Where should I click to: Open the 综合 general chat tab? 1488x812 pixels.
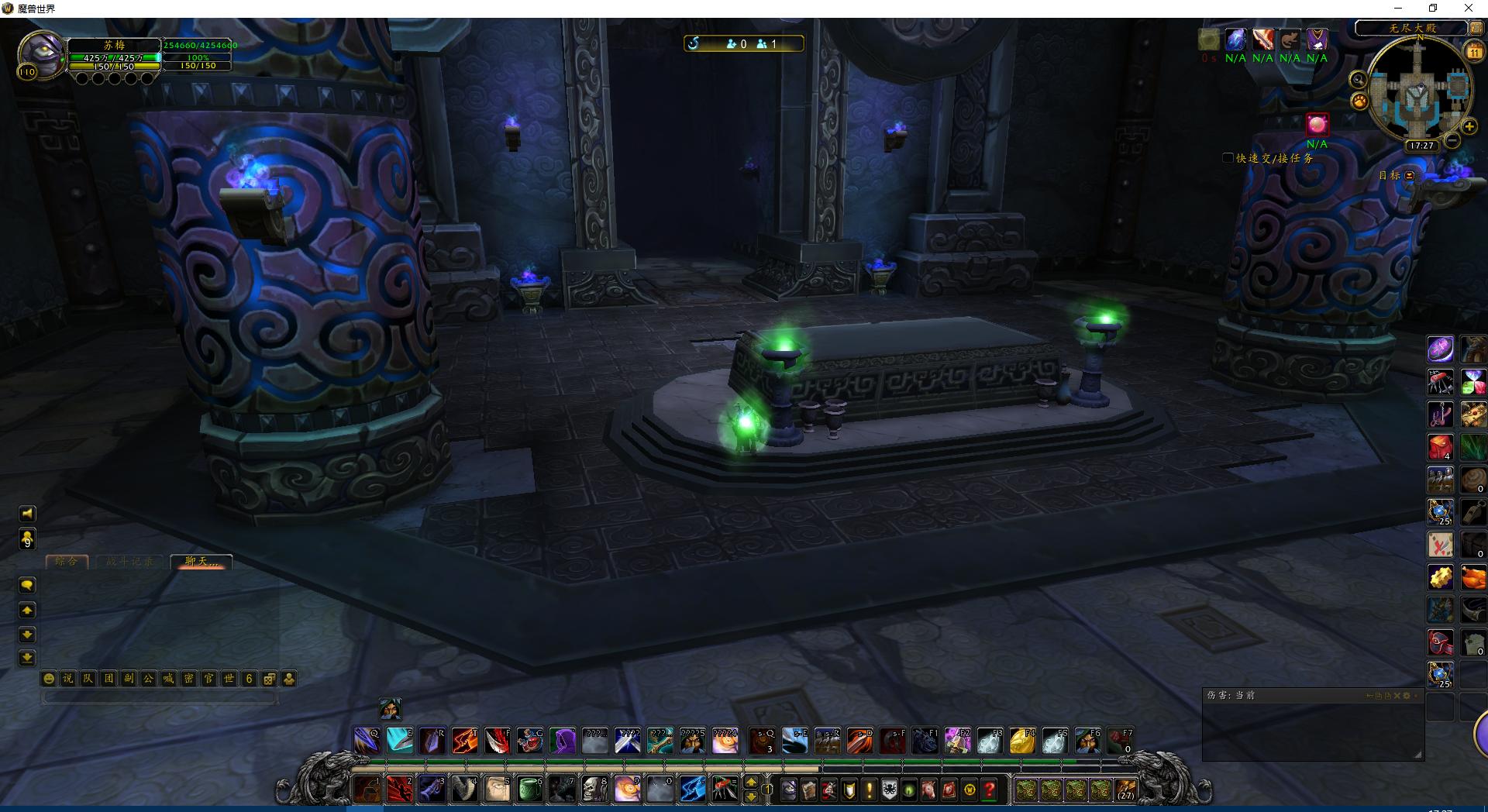67,562
